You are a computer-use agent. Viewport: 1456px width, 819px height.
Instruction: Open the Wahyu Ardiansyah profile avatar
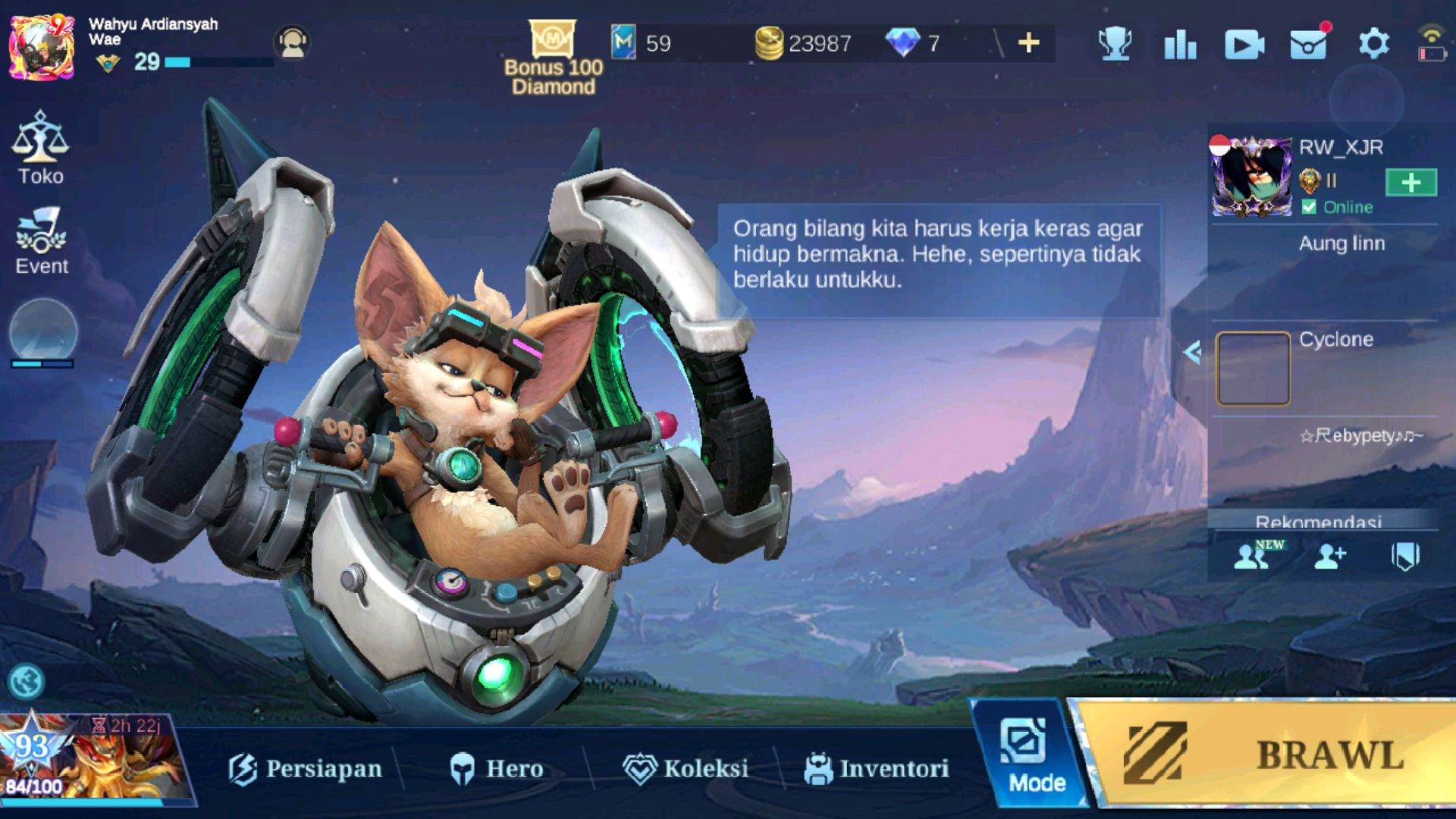[42, 47]
